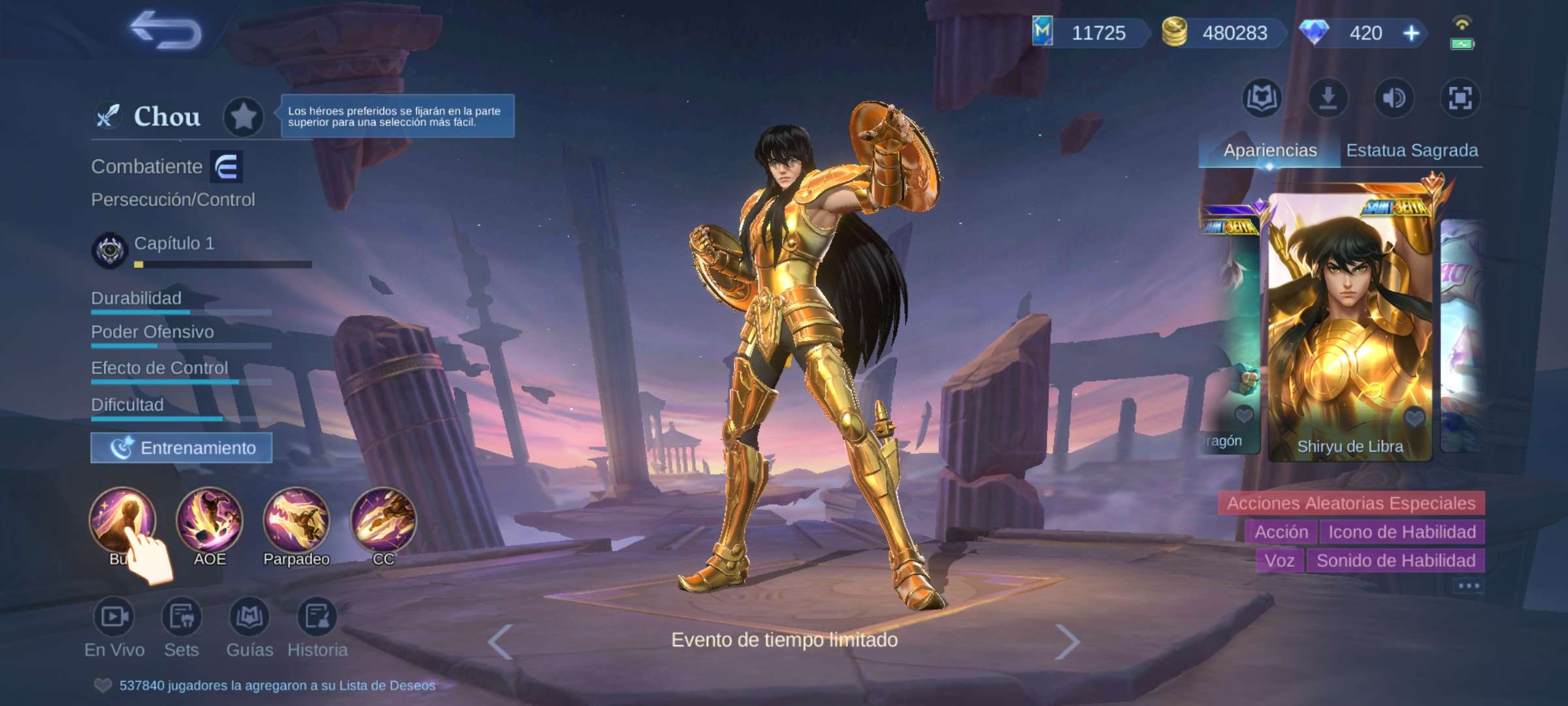Toggle Chou as favorite hero with the star
The height and width of the screenshot is (706, 1568).
tap(244, 116)
